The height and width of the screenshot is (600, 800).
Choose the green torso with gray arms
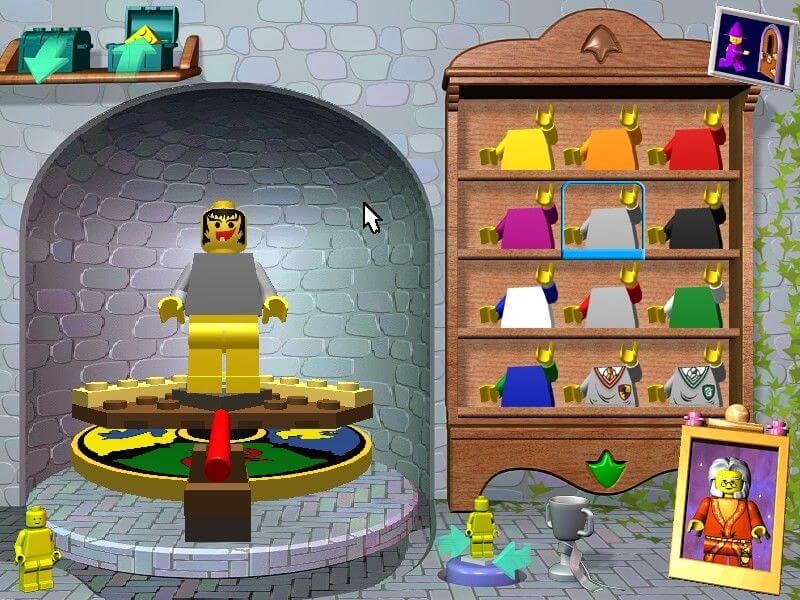[x=689, y=304]
